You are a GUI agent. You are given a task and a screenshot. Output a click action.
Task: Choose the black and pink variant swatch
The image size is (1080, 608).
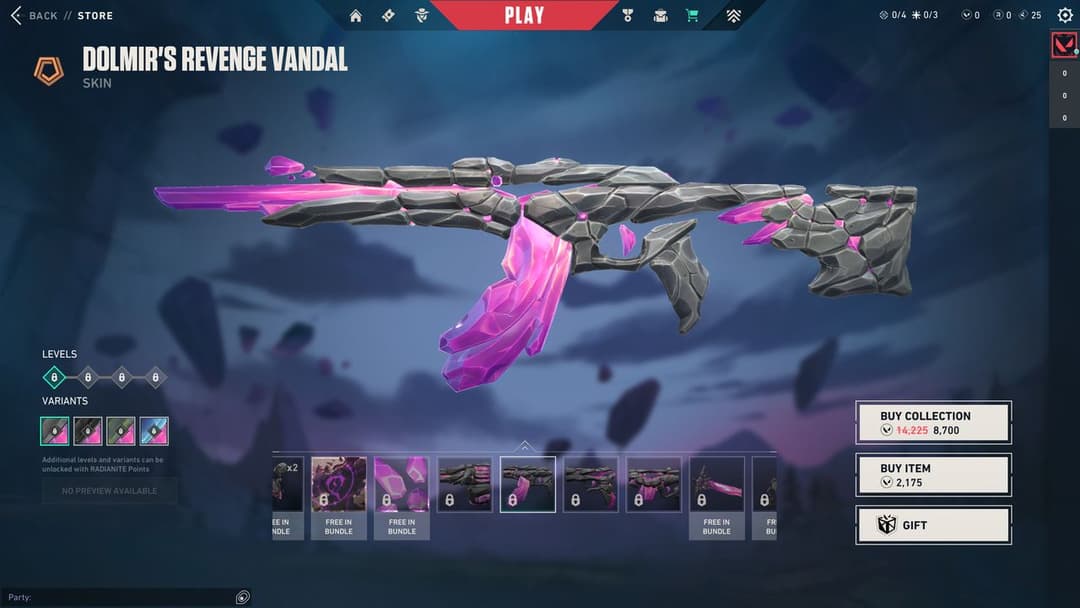point(88,431)
